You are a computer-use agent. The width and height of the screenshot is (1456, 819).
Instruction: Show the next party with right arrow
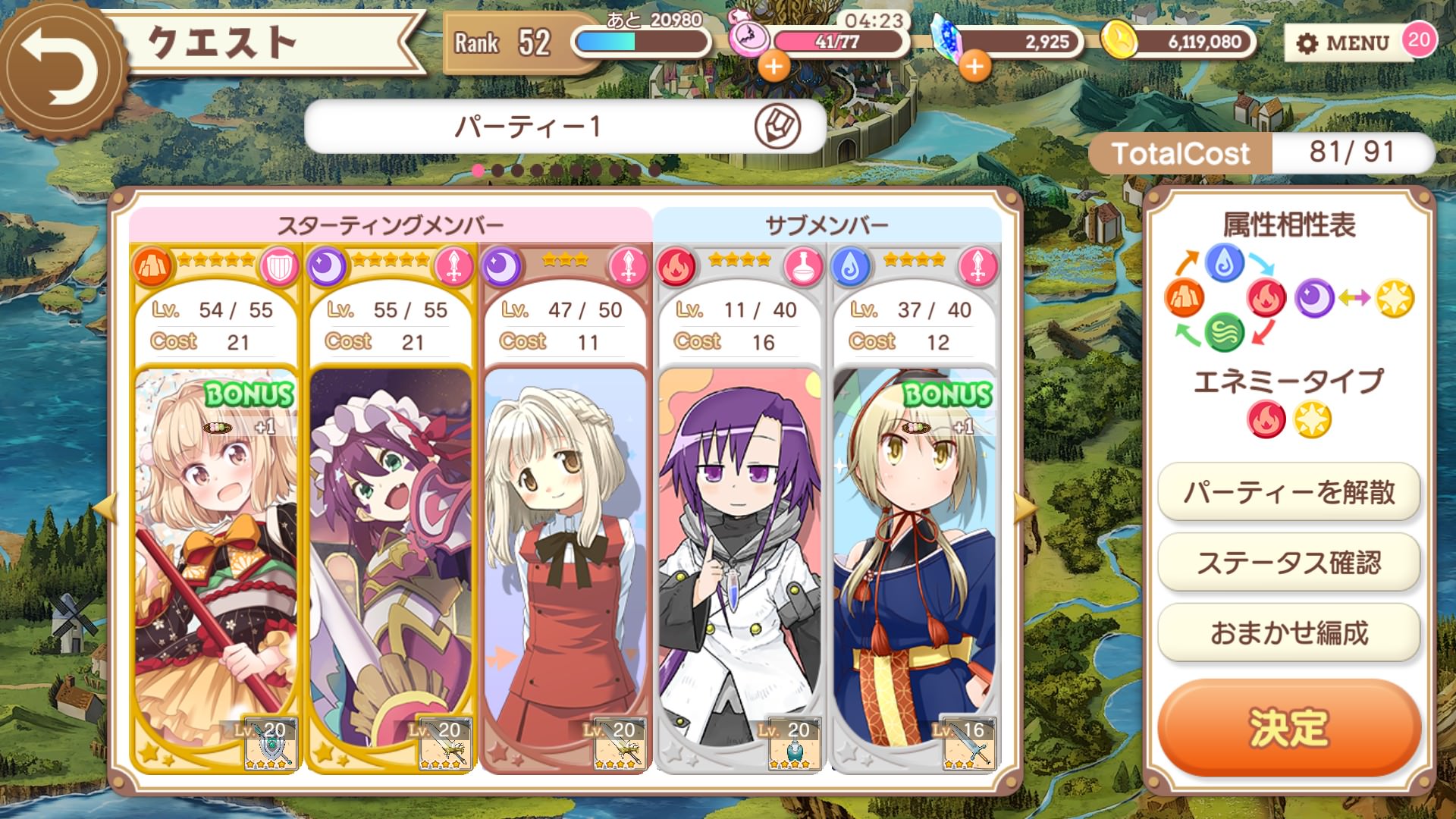[x=1025, y=508]
